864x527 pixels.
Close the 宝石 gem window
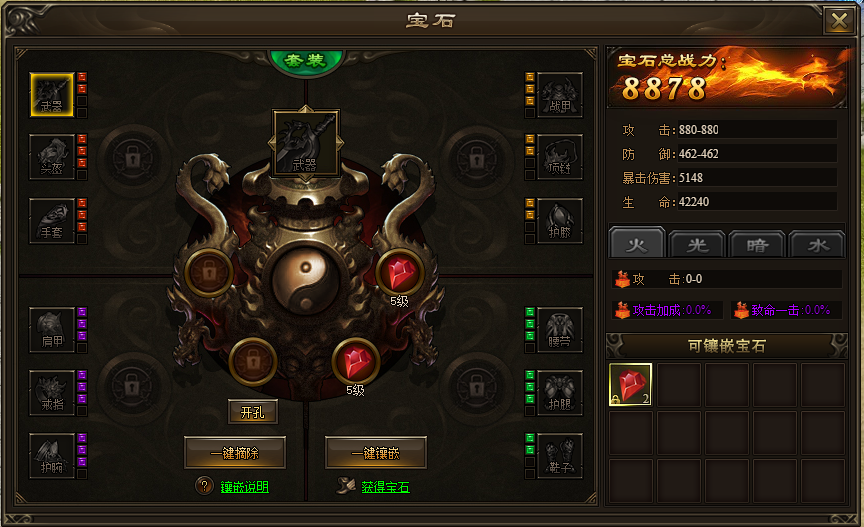pos(838,21)
